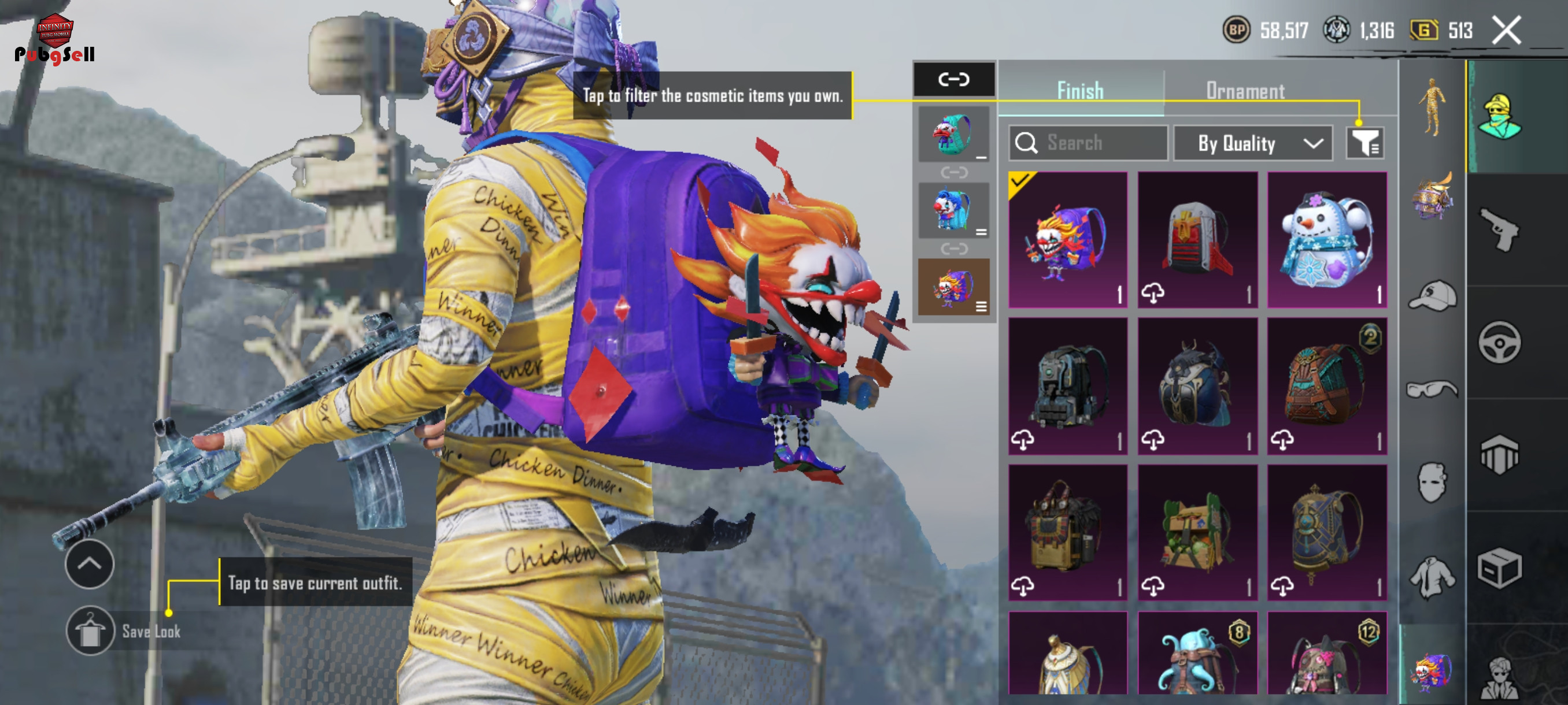Collapse the panel with the up arrow
The height and width of the screenshot is (705, 1568).
tap(90, 564)
